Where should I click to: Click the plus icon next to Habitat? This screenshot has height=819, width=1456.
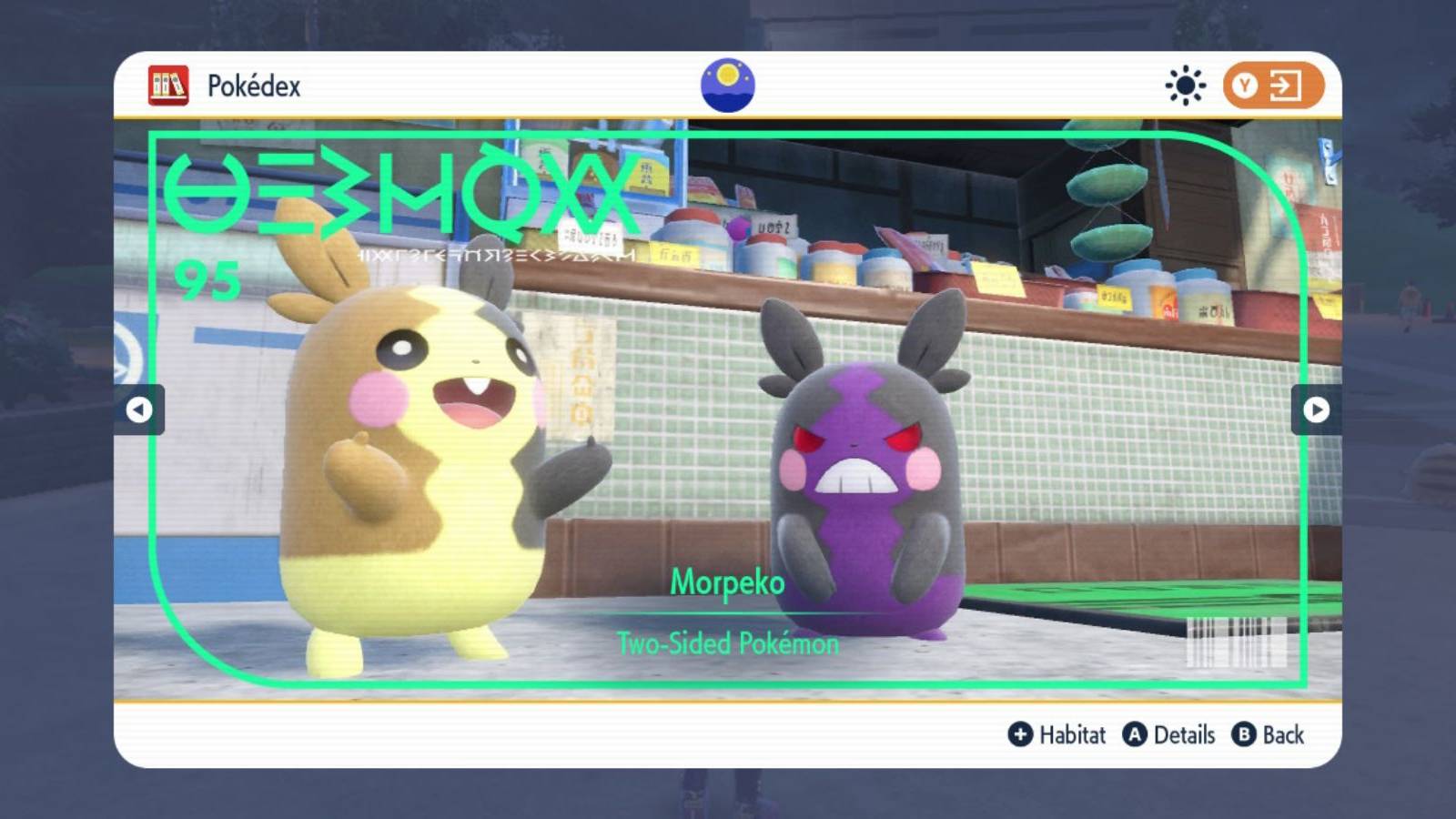1019,735
